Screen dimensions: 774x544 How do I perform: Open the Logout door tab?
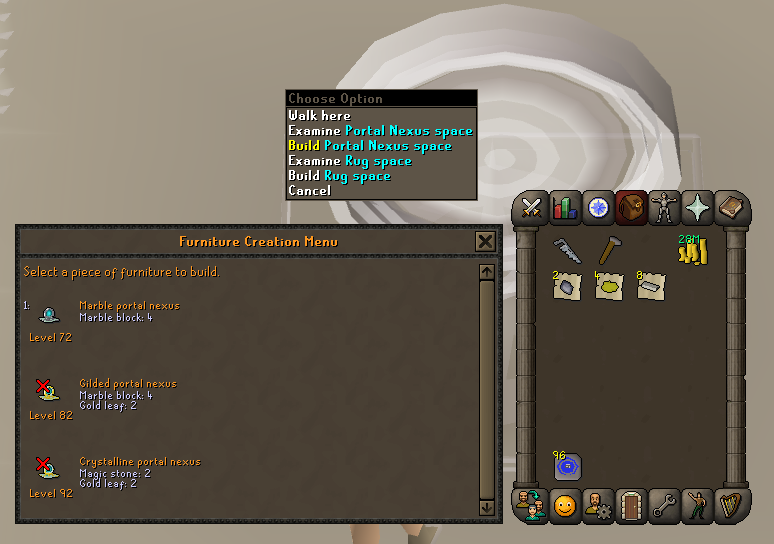[631, 506]
